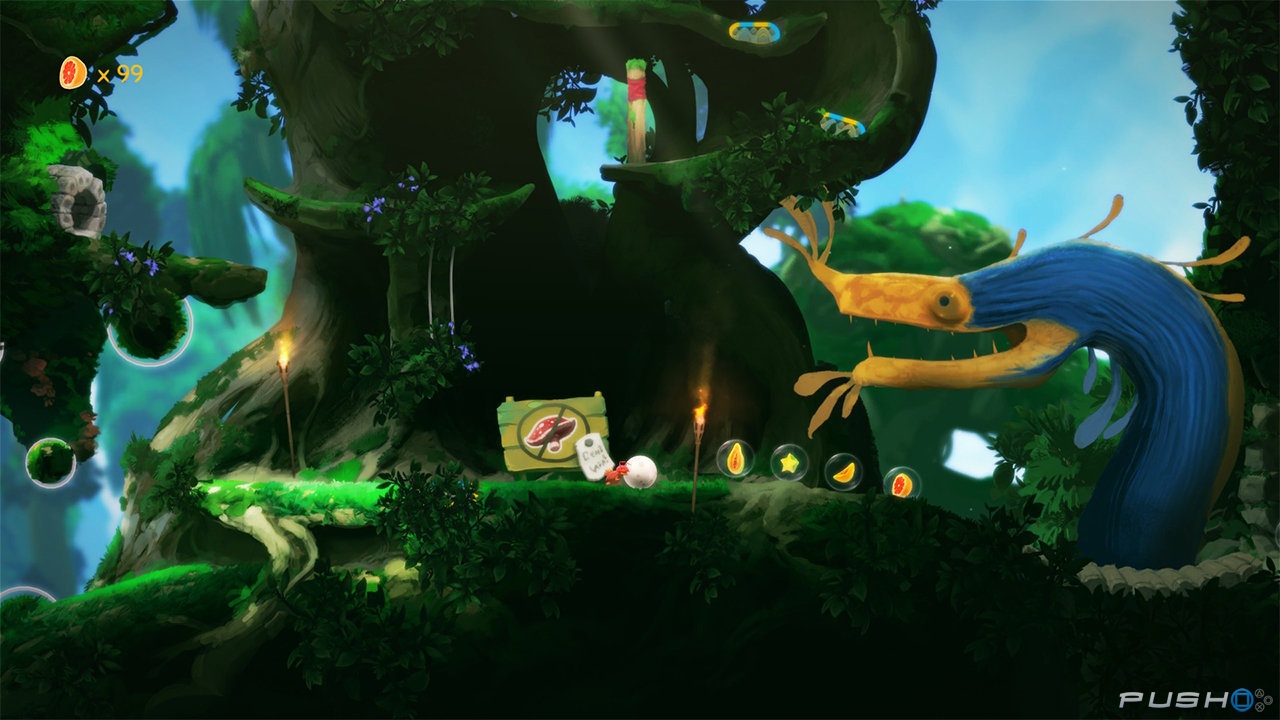Click the lower slug capsule near the eel's tail
1280x720 pixels.
(x=842, y=122)
